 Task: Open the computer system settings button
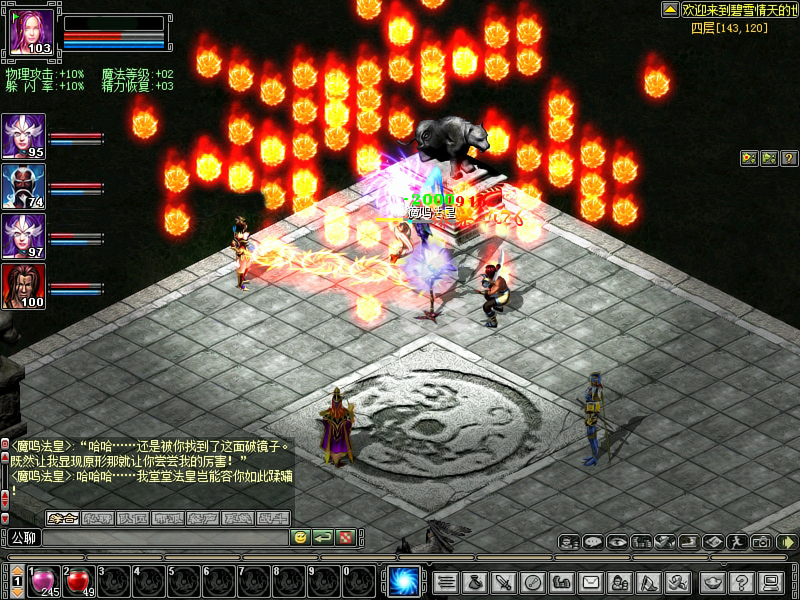(x=770, y=581)
